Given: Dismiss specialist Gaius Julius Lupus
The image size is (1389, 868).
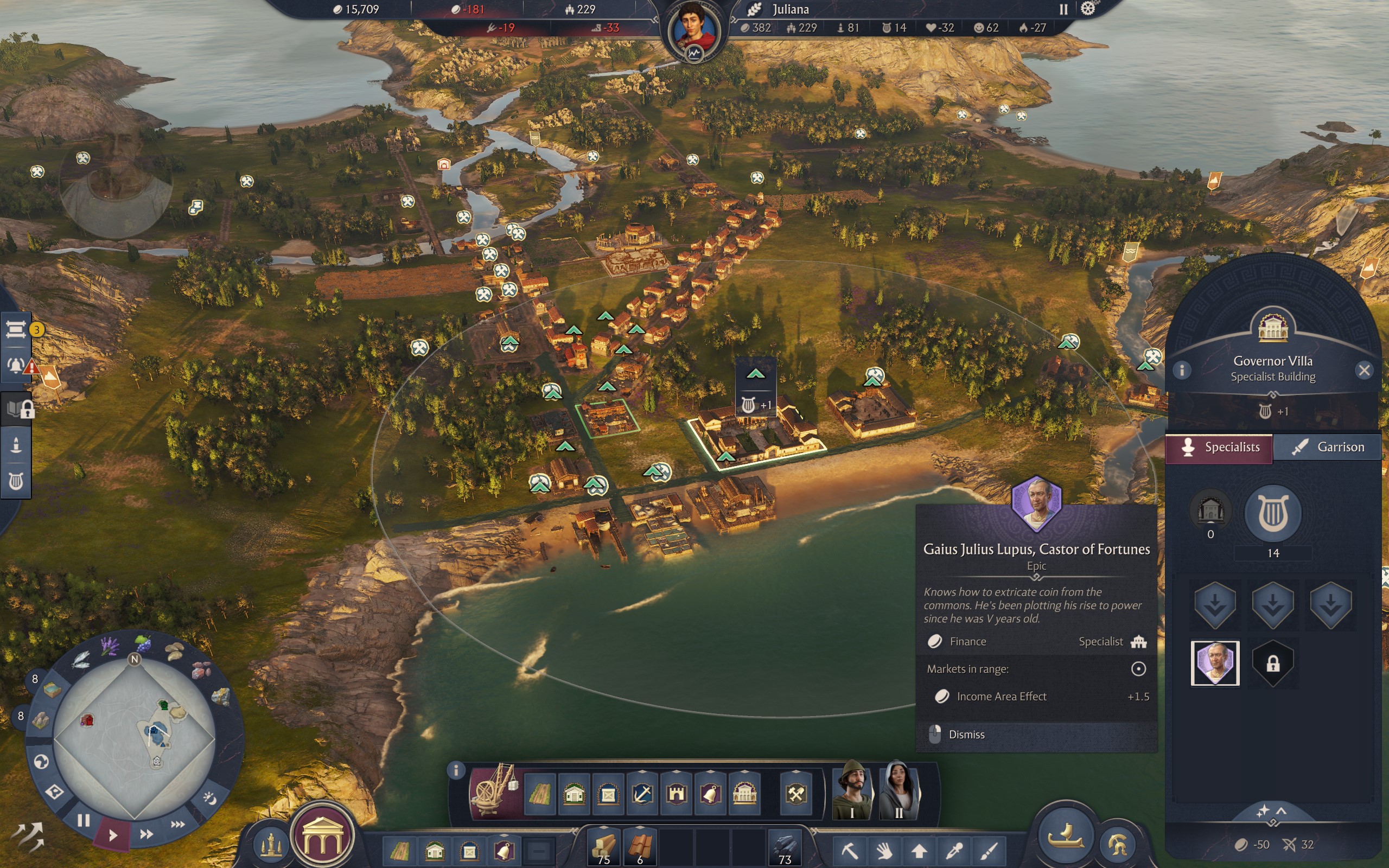Looking at the screenshot, I should click(966, 734).
